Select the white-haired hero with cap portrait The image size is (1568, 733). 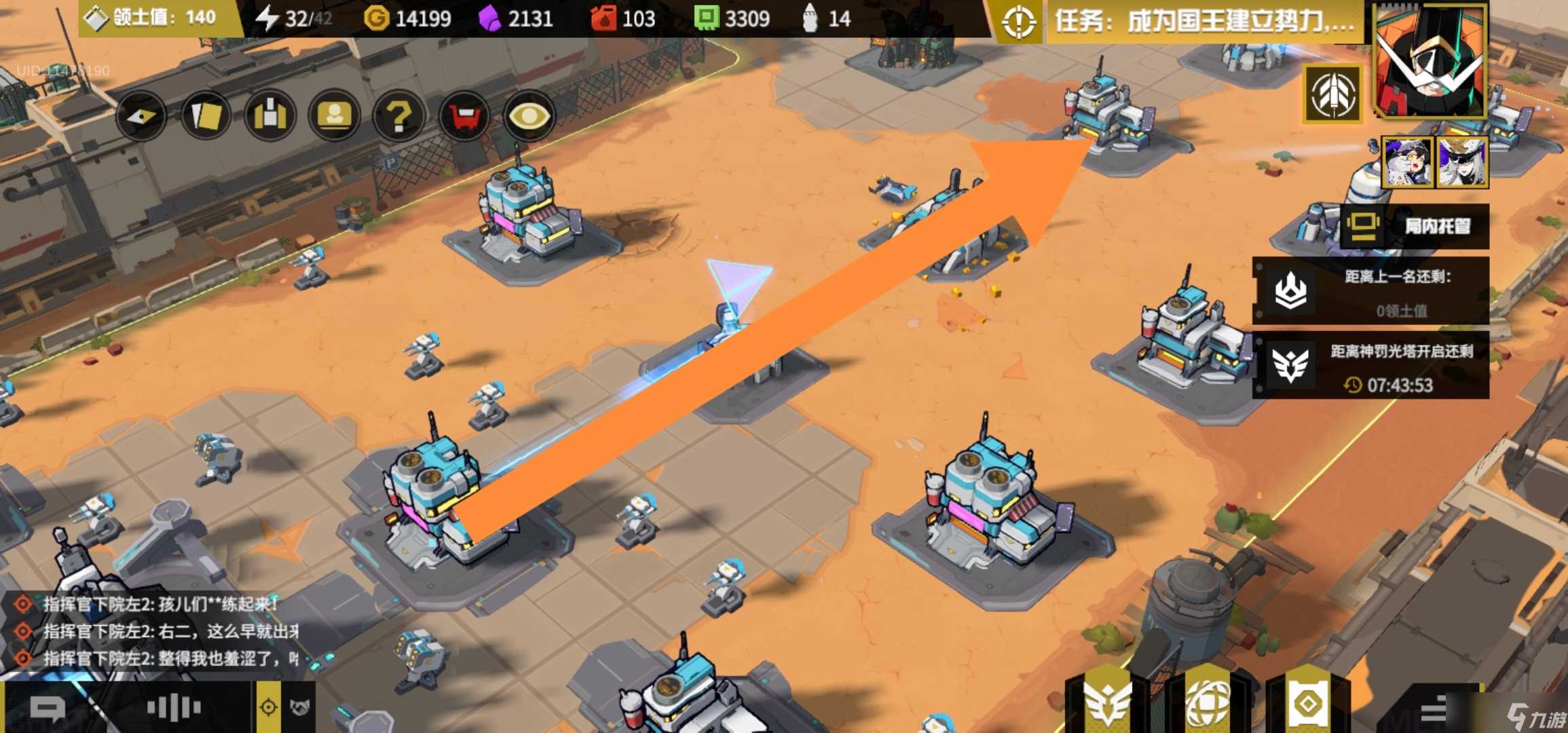pos(1461,162)
